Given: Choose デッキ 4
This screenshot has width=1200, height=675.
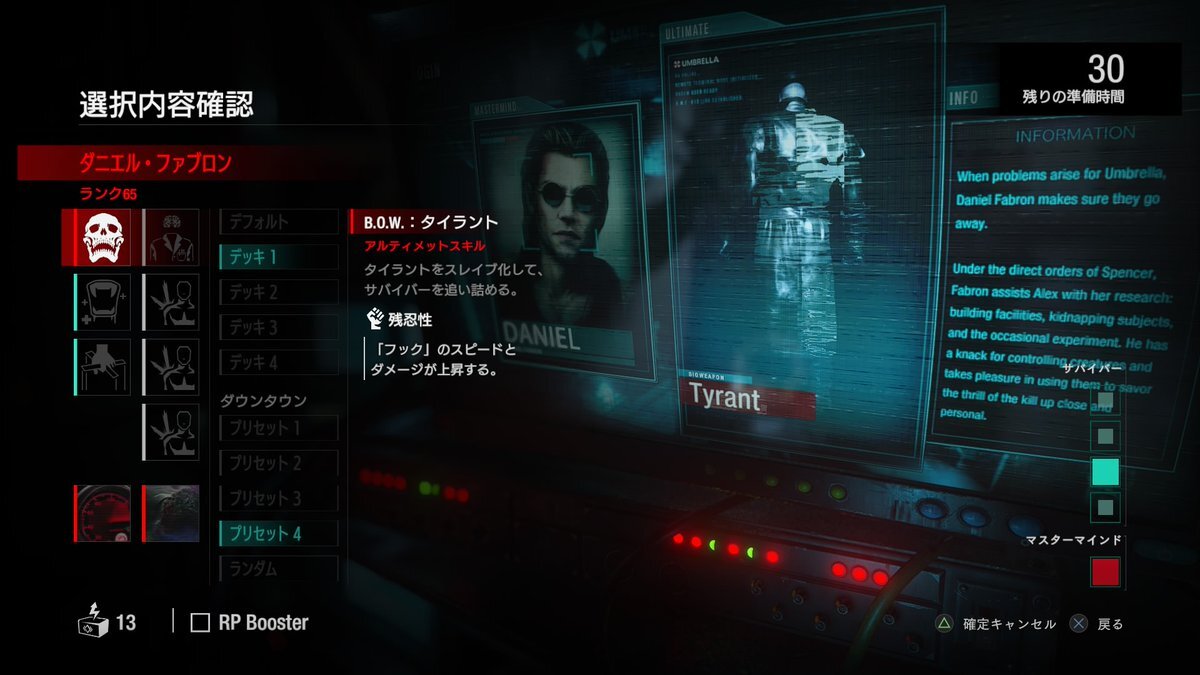Looking at the screenshot, I should 279,363.
